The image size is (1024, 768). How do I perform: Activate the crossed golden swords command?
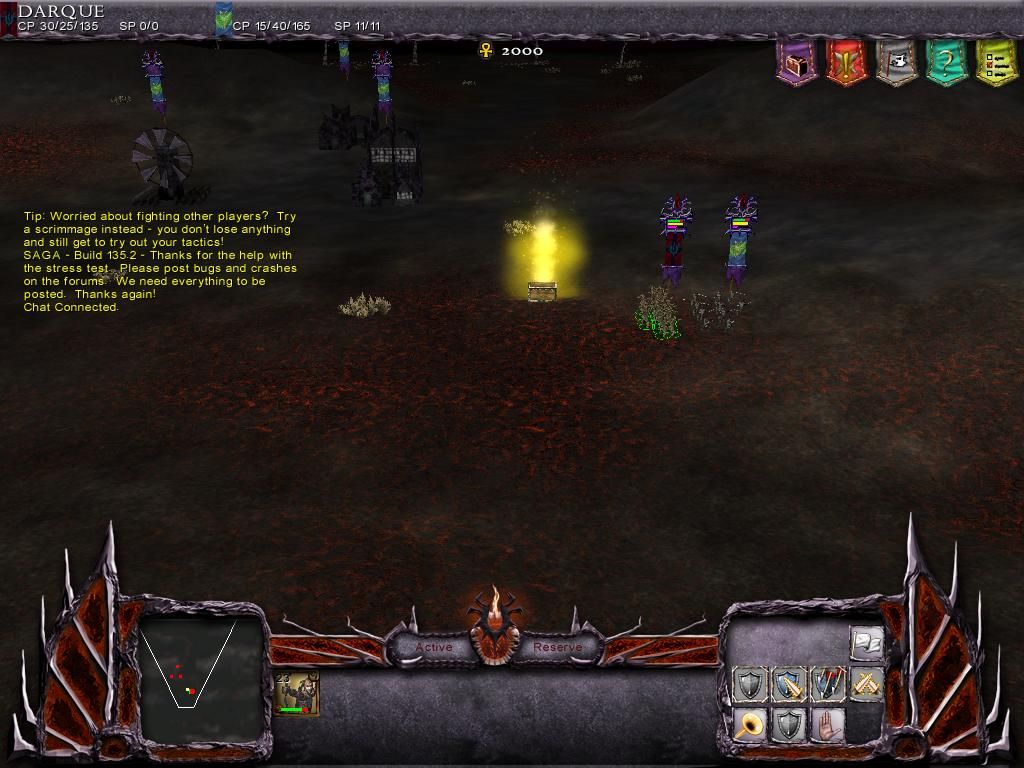(867, 685)
